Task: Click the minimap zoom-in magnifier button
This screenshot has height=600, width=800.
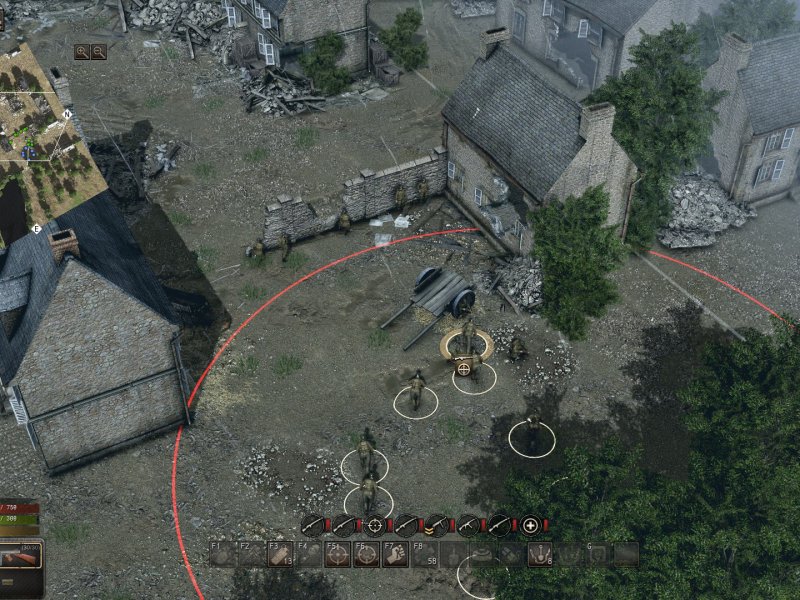Action: 82,52
